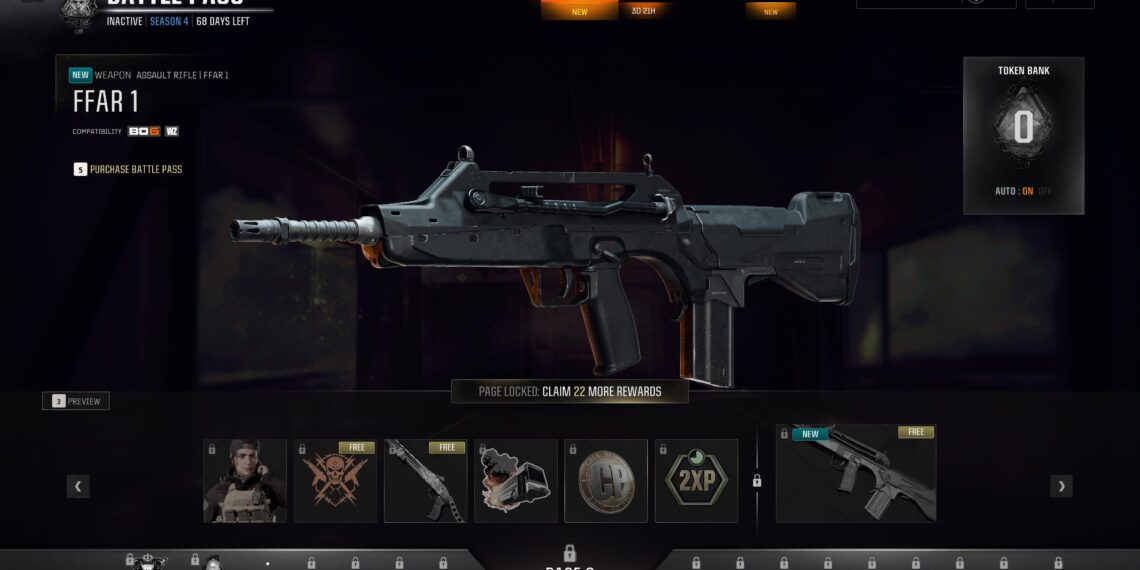This screenshot has height=570, width=1140.
Task: Select the smoking train sticker reward
Action: point(516,481)
